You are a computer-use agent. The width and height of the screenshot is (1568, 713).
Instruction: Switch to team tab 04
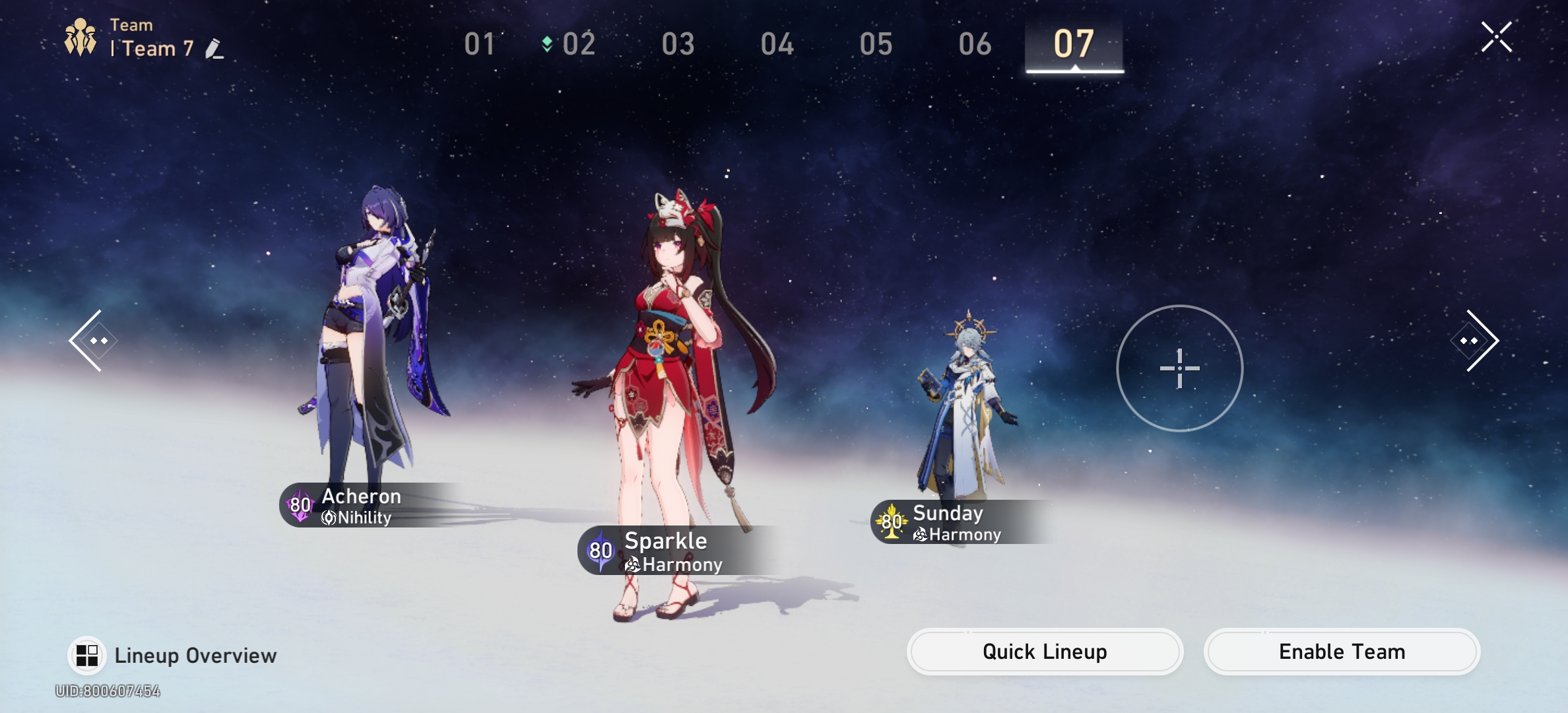[x=777, y=44]
